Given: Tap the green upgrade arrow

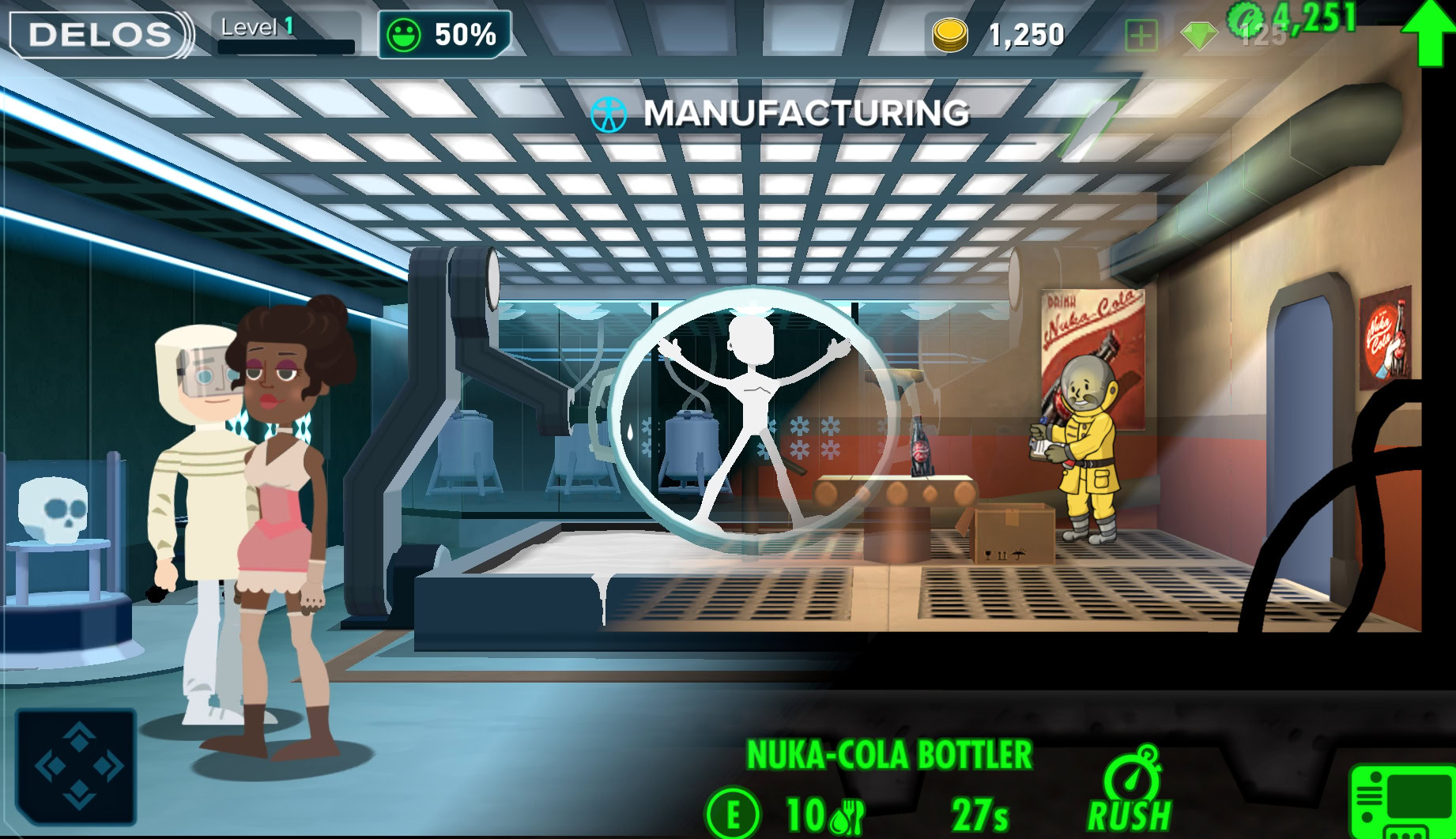Looking at the screenshot, I should point(1428,32).
